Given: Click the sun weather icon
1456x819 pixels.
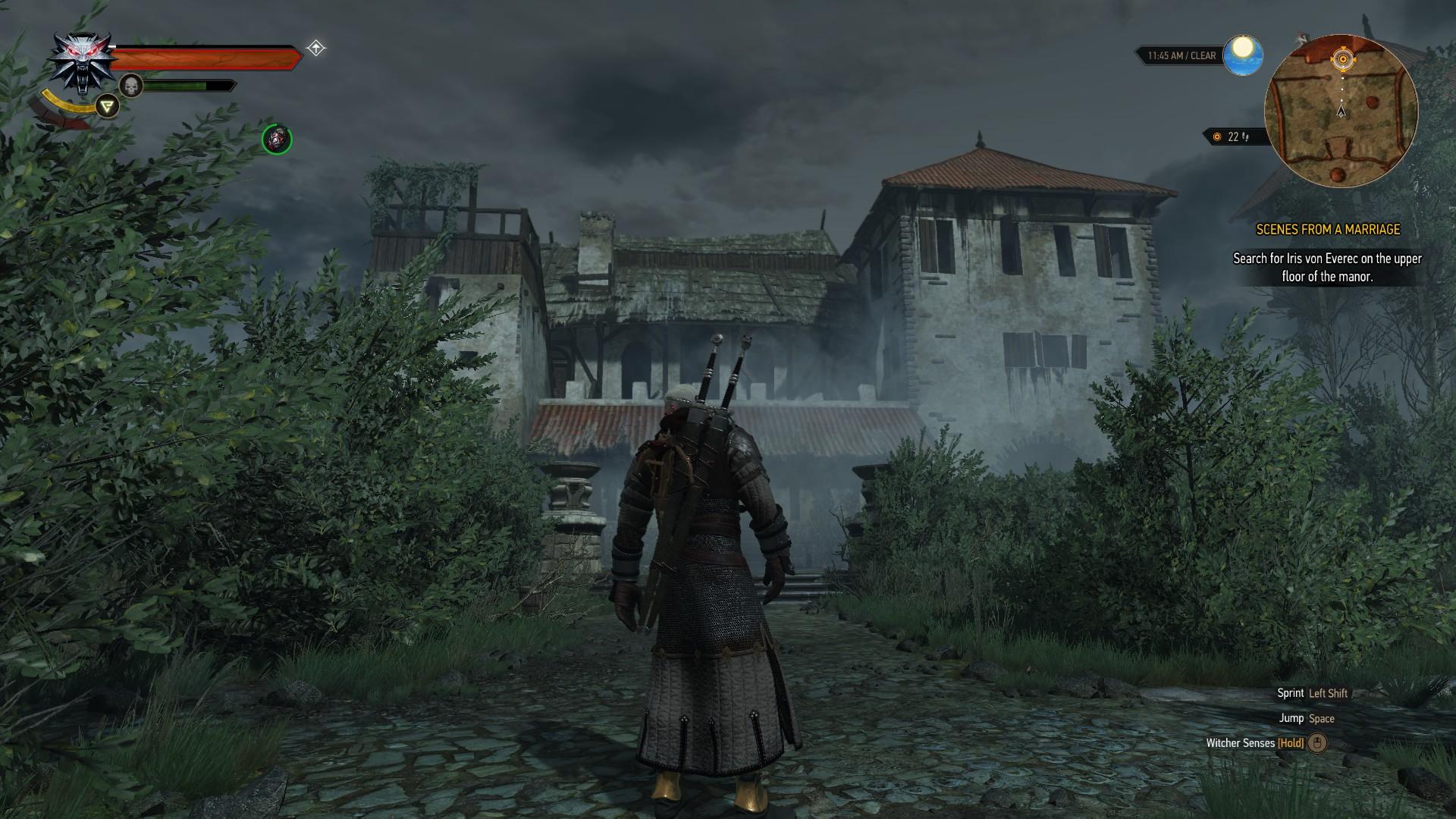Looking at the screenshot, I should (1243, 55).
